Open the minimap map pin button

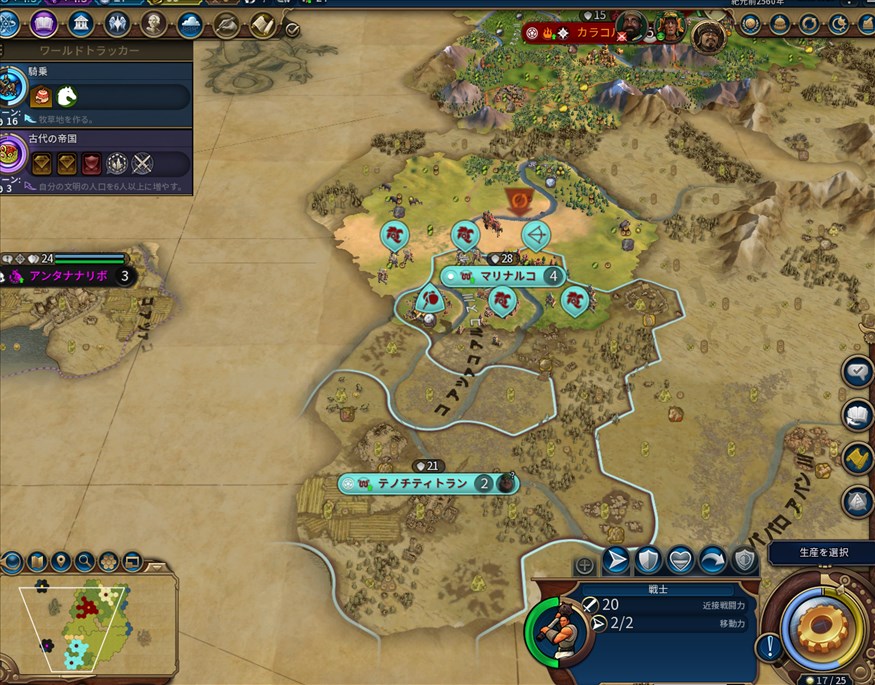point(60,561)
